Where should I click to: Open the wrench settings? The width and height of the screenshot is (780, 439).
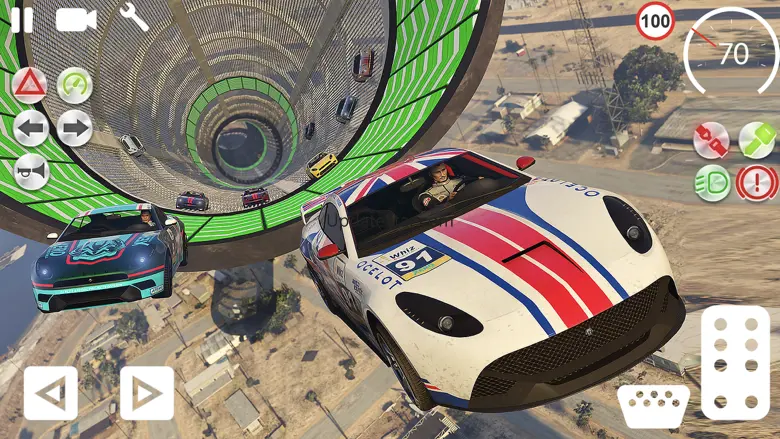click(x=134, y=17)
